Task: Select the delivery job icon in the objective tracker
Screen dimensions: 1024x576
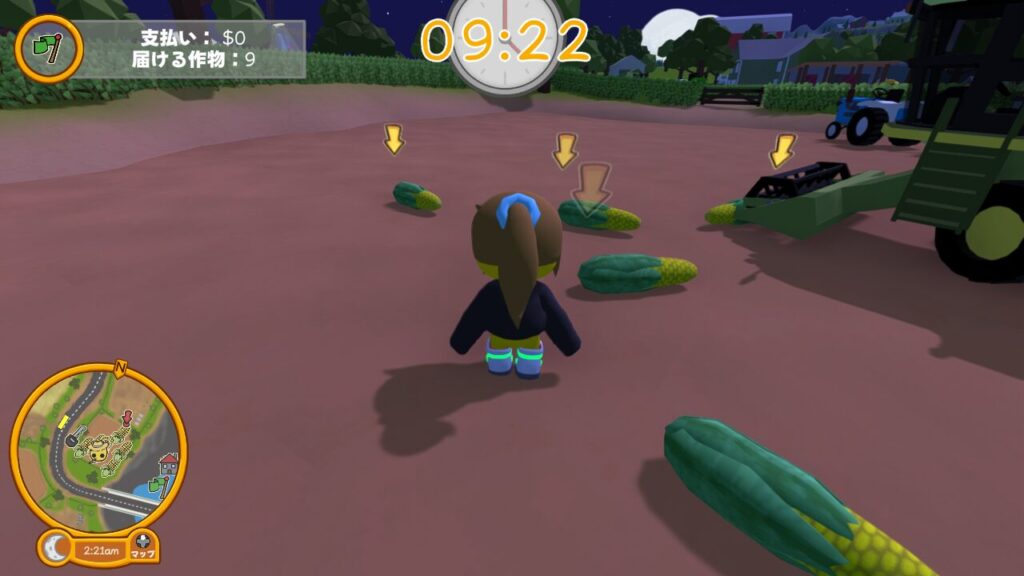Action: tap(49, 47)
